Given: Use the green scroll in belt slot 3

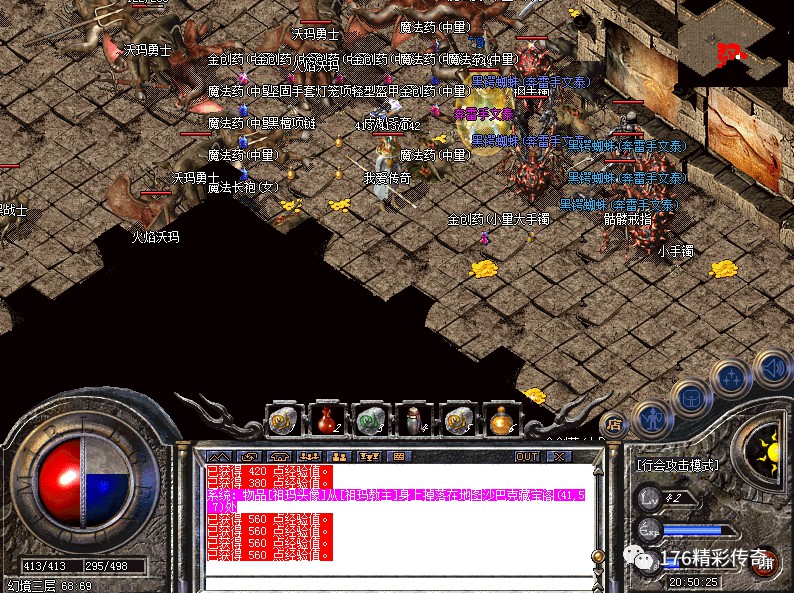Looking at the screenshot, I should [369, 419].
